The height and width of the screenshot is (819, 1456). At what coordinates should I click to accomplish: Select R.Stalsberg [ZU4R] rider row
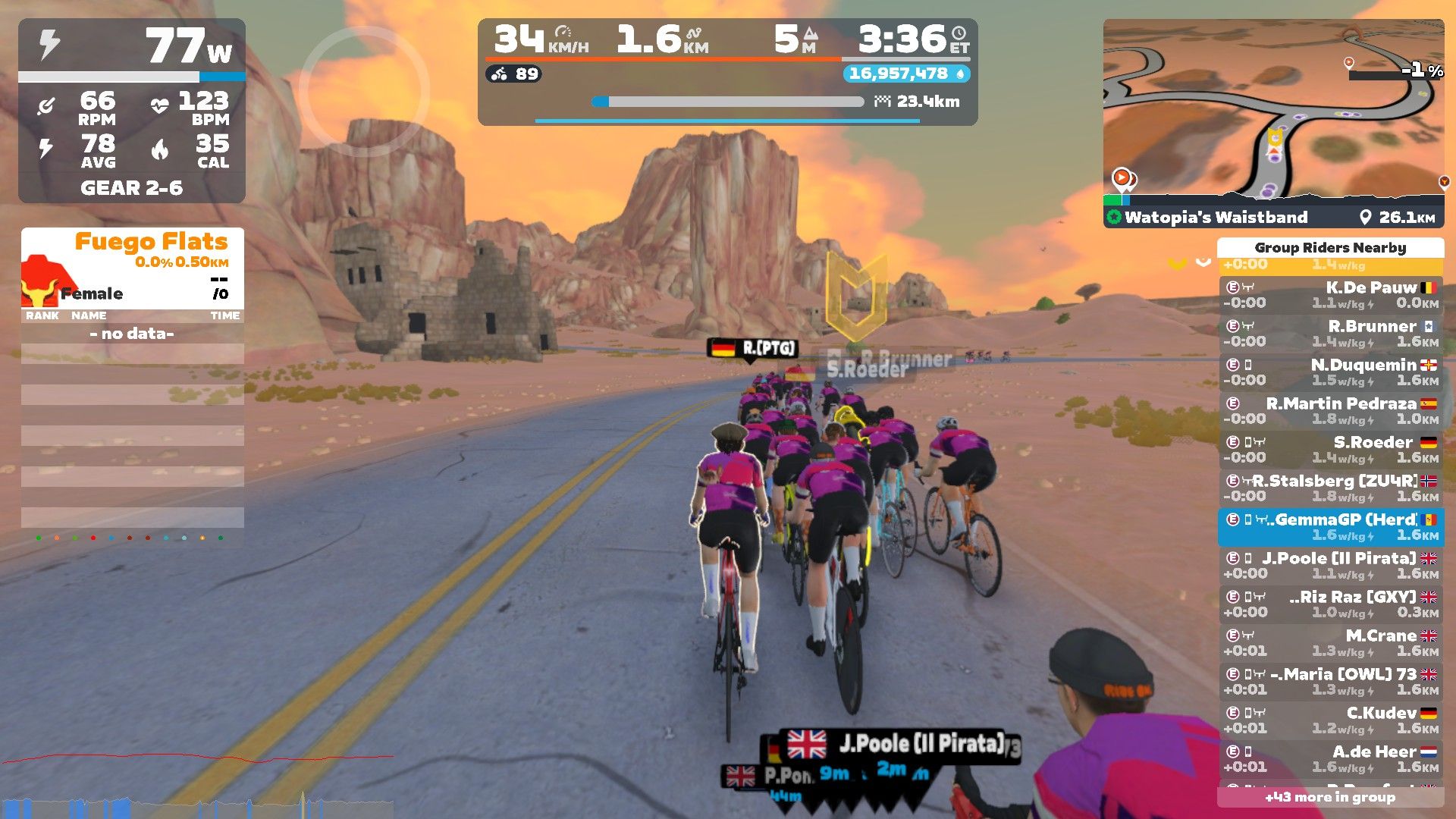pyautogui.click(x=1331, y=488)
